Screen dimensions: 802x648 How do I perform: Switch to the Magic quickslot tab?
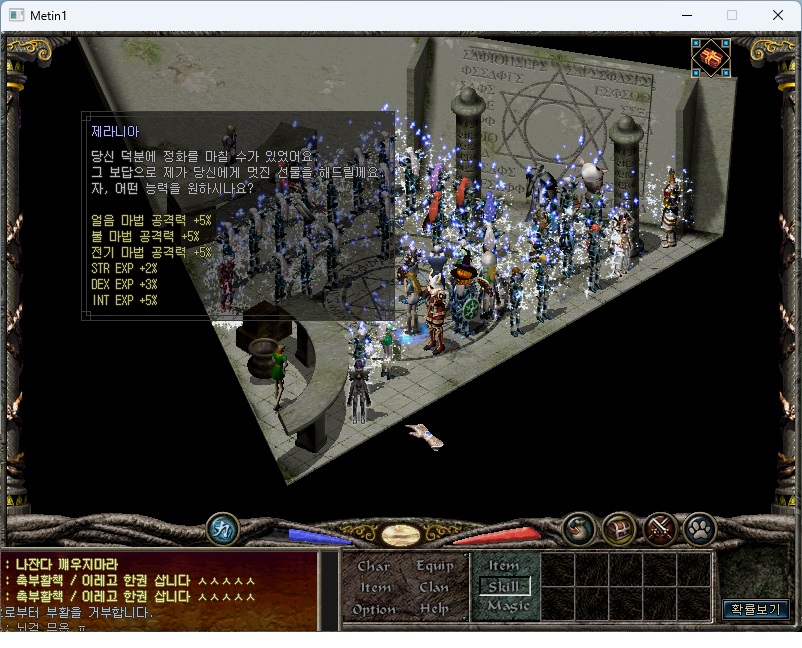(507, 606)
